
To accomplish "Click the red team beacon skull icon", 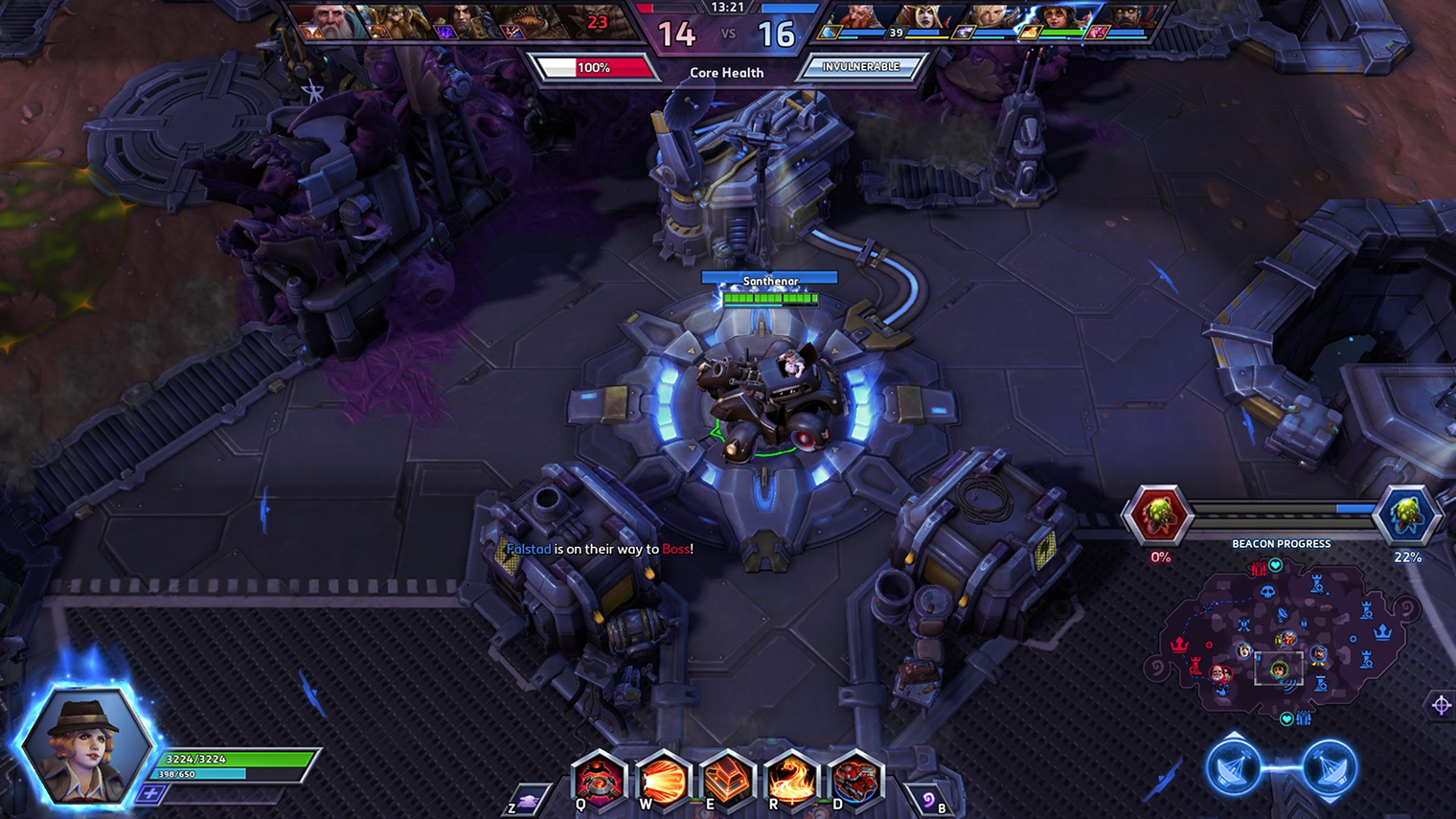I will pyautogui.click(x=1158, y=513).
